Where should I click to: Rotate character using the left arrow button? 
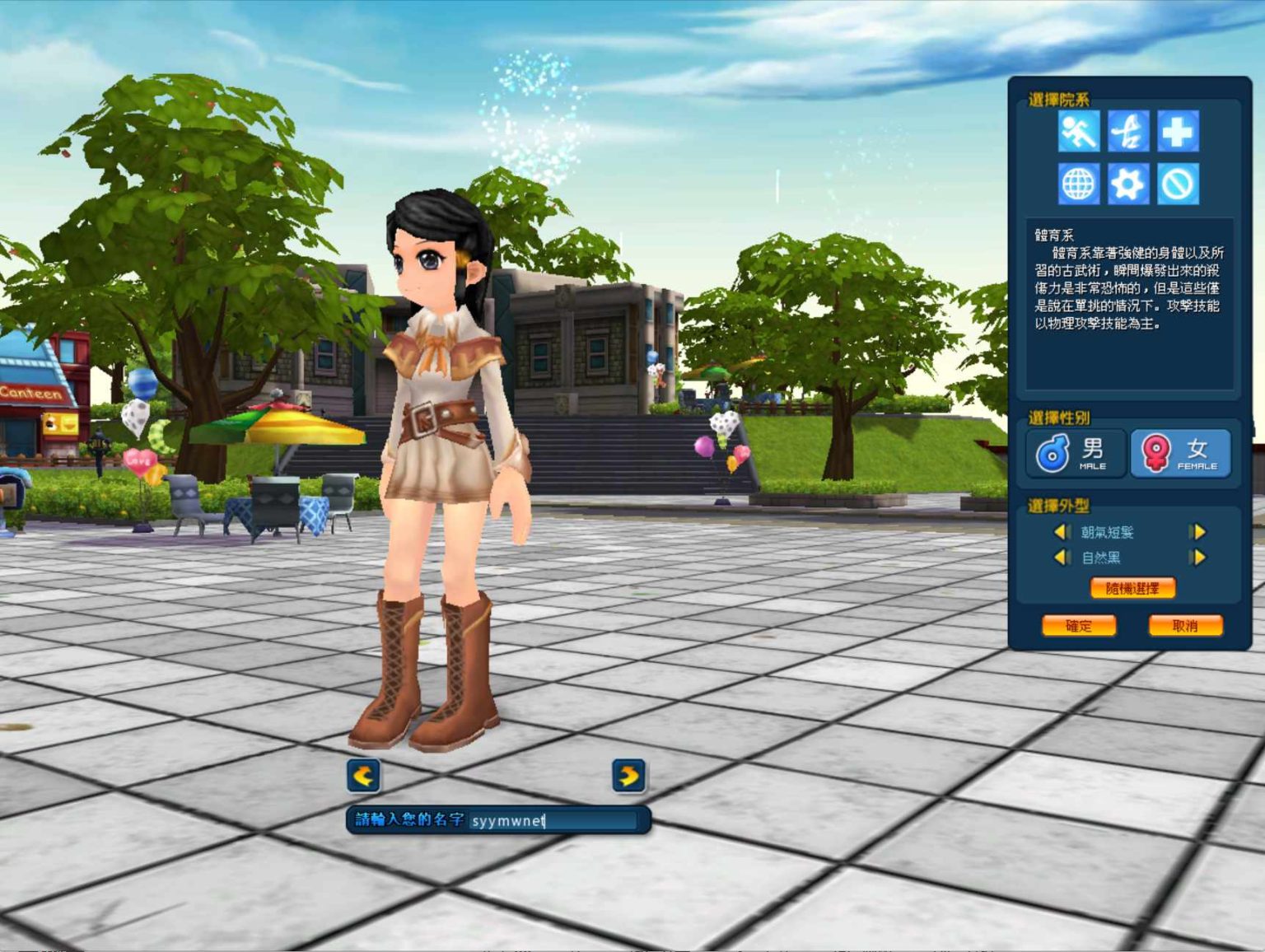[363, 776]
